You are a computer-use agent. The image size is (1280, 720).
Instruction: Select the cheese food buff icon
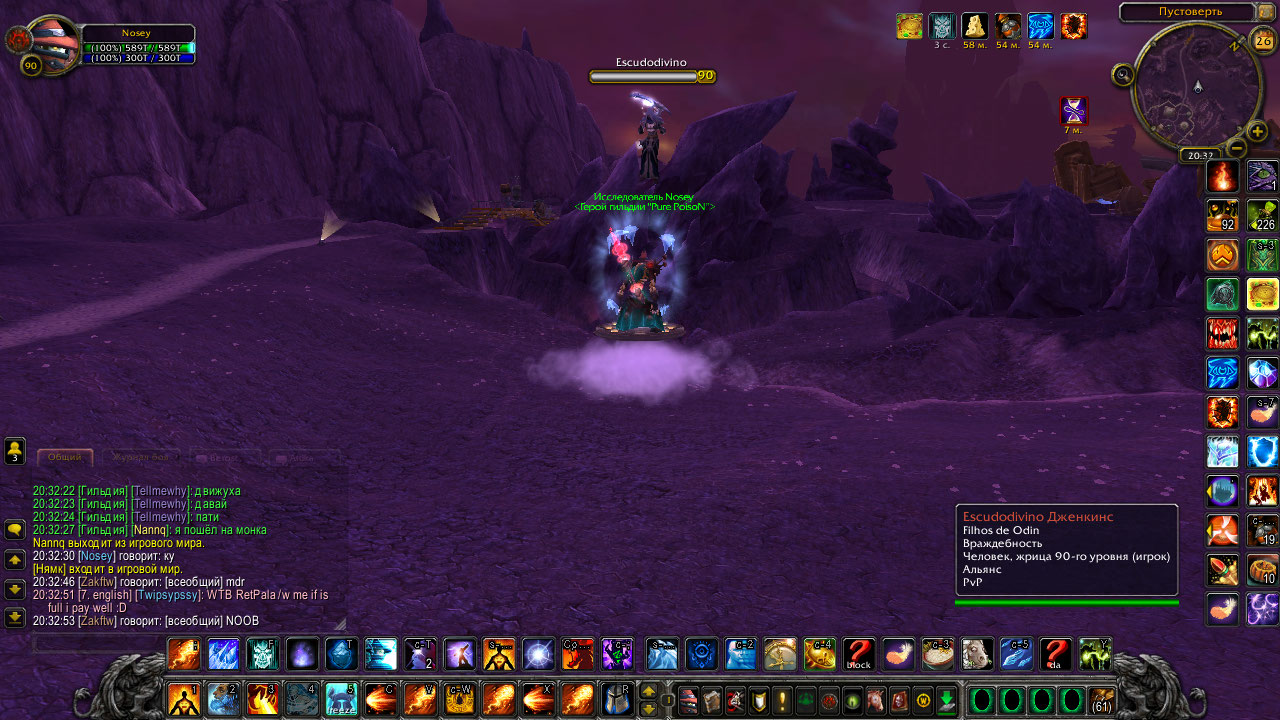click(x=974, y=26)
